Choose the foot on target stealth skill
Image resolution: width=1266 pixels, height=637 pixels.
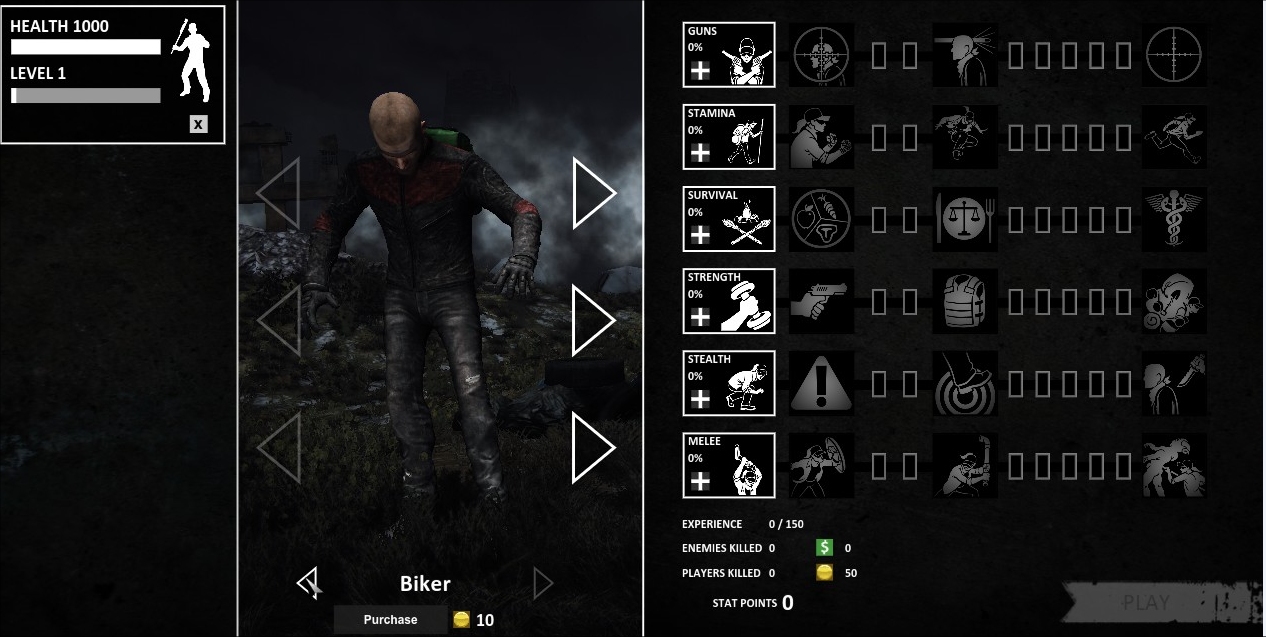click(965, 383)
